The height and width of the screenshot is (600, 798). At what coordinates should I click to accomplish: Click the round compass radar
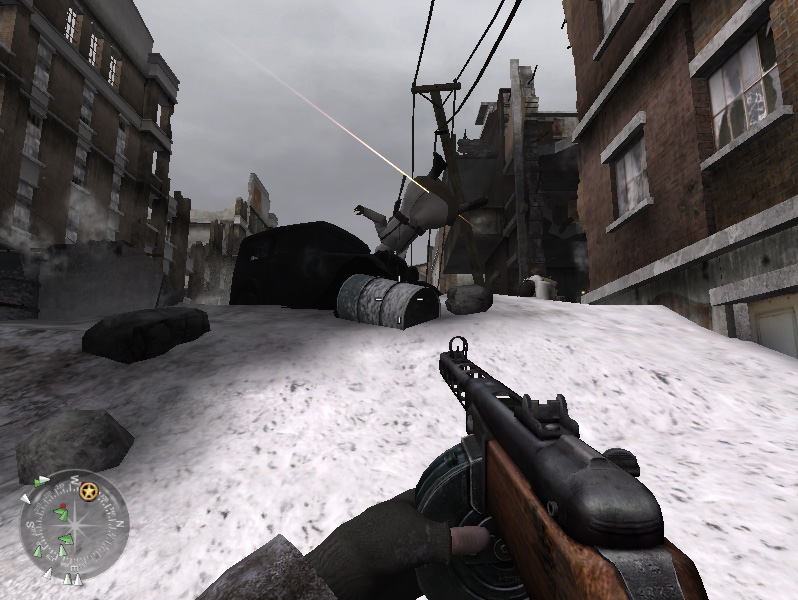pos(73,525)
